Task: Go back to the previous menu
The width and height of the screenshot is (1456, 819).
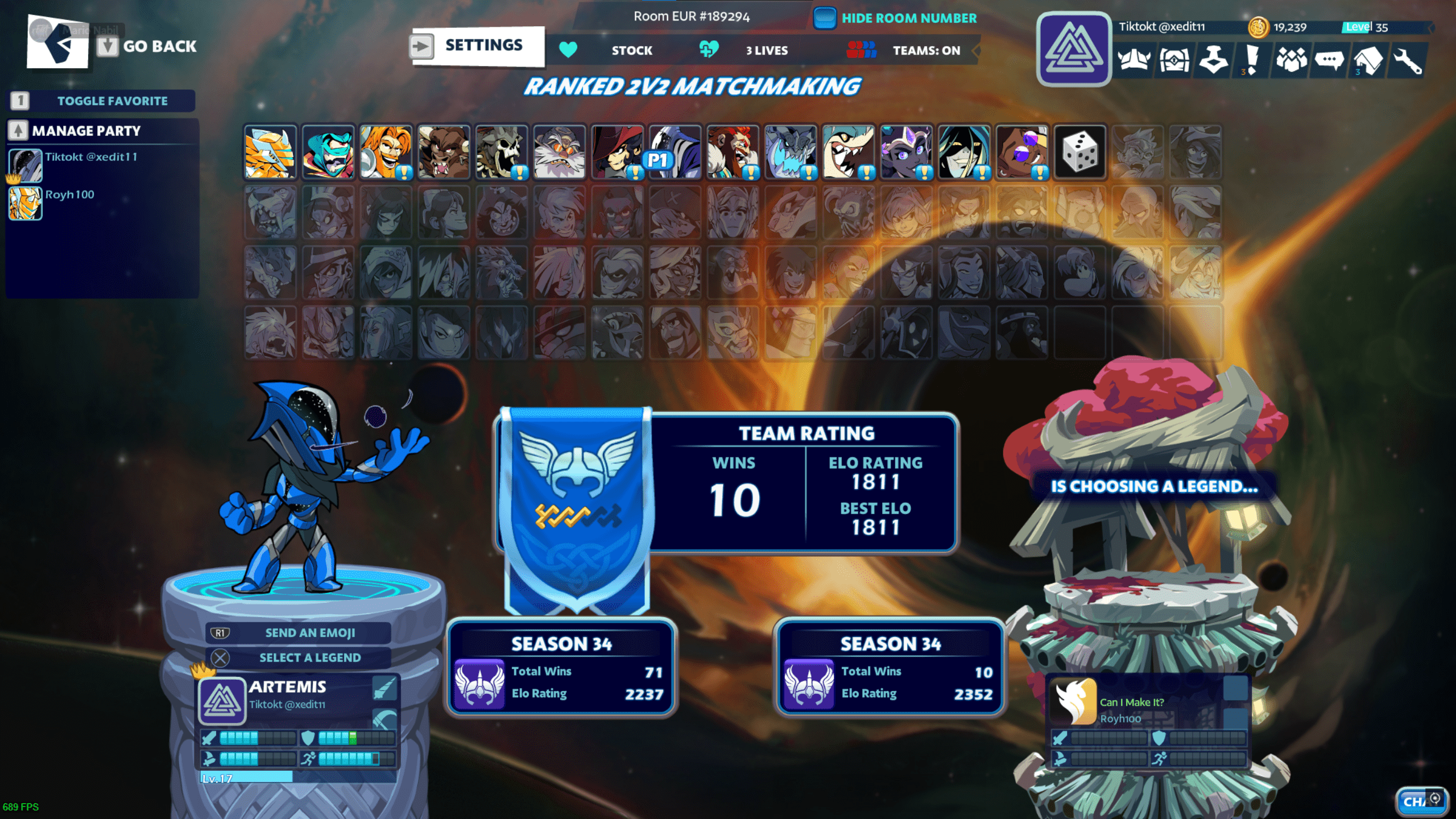Action: tap(148, 46)
